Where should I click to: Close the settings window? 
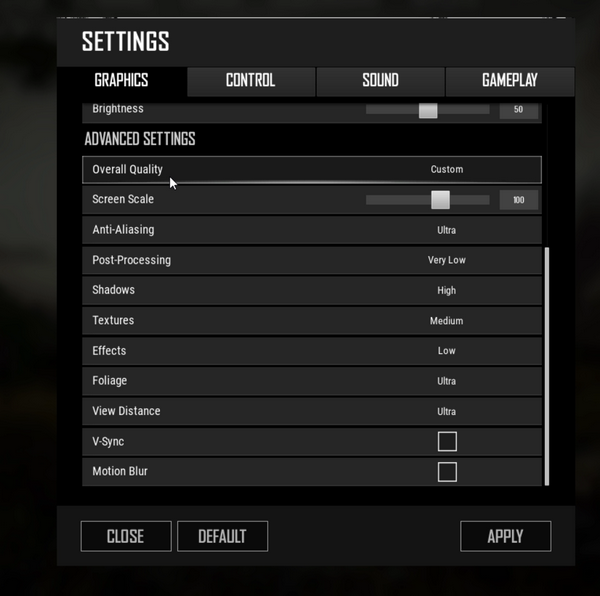(125, 536)
